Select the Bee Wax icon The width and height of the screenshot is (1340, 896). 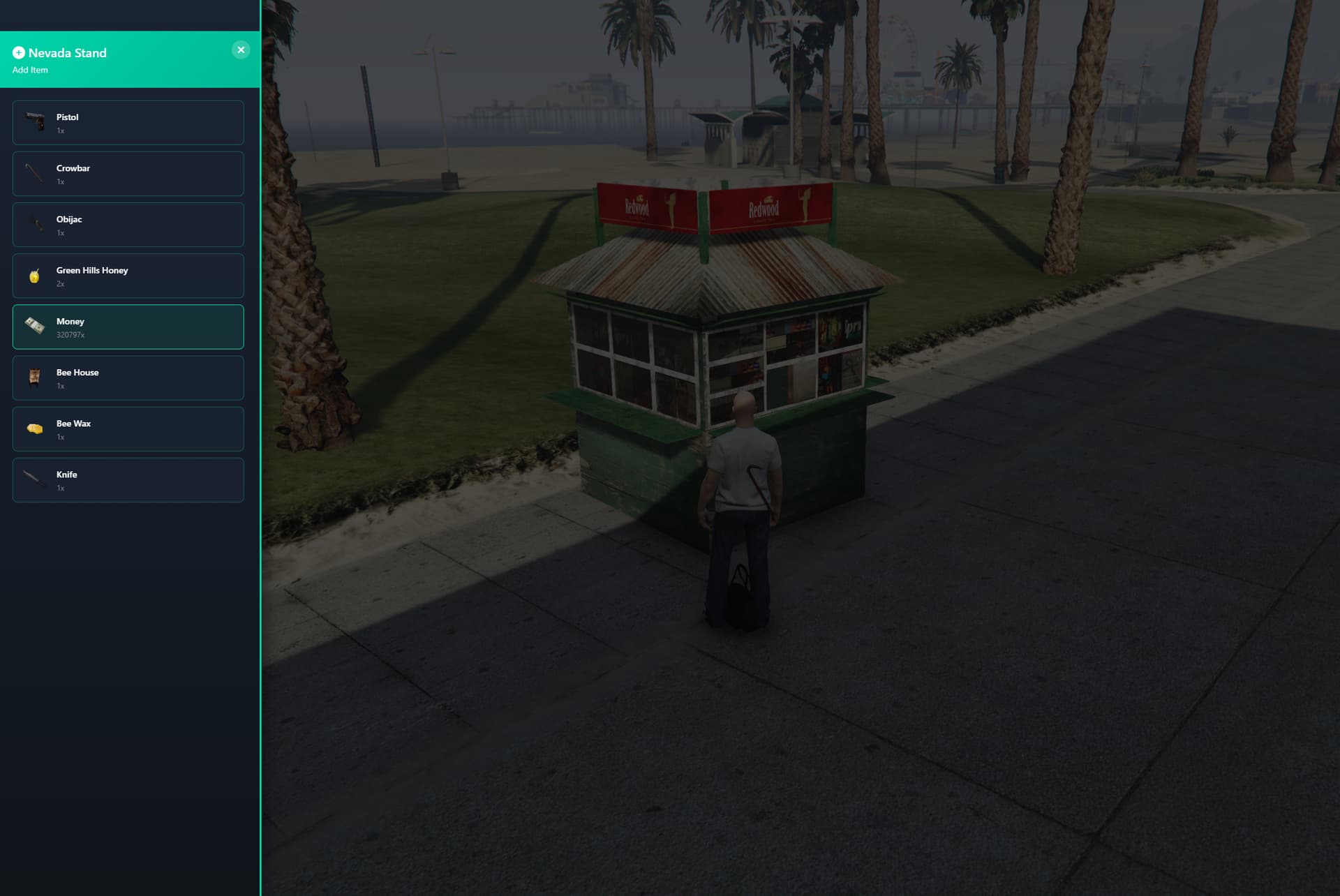[35, 428]
